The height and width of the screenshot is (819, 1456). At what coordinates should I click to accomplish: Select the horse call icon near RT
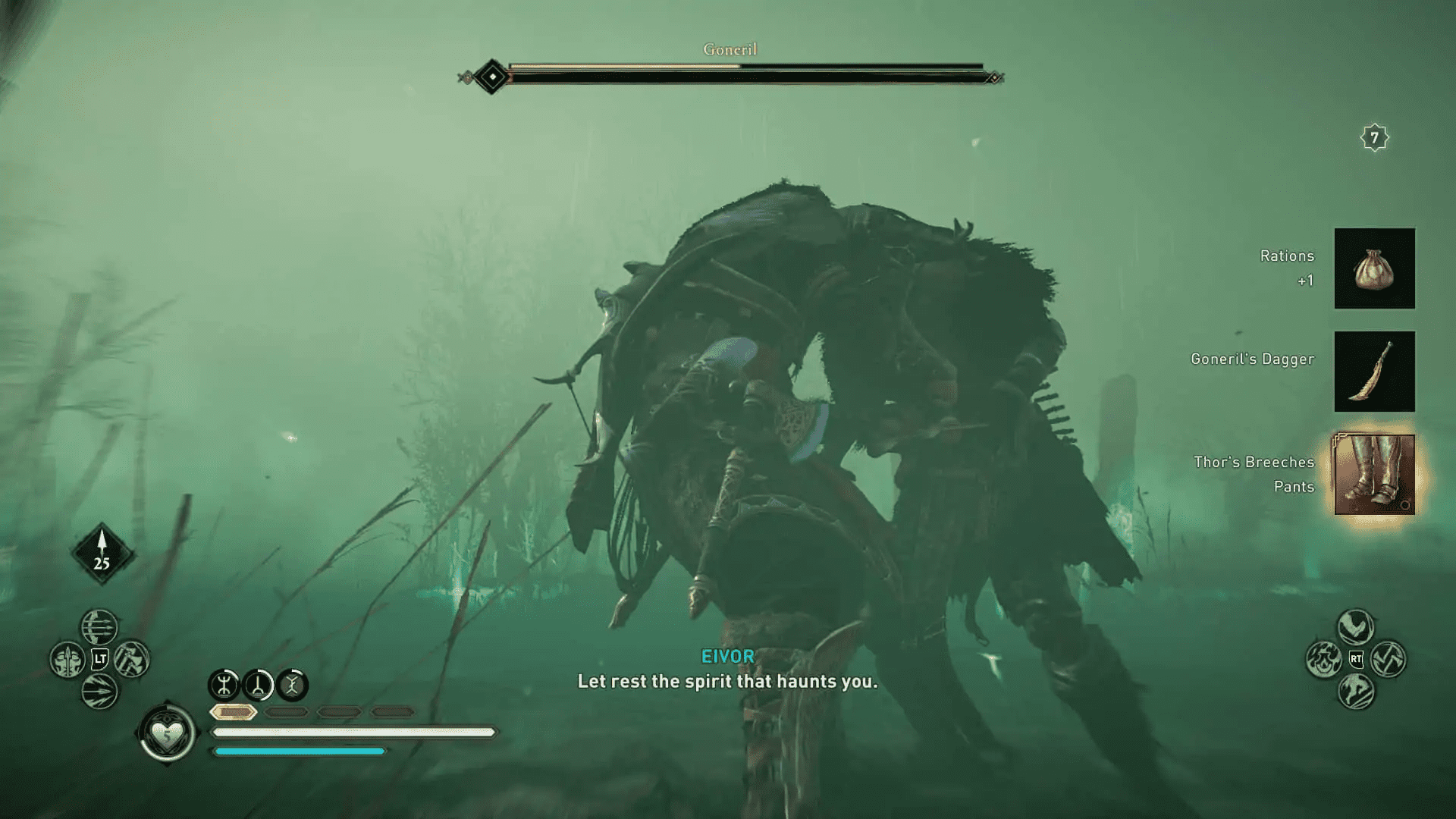pos(1356,692)
